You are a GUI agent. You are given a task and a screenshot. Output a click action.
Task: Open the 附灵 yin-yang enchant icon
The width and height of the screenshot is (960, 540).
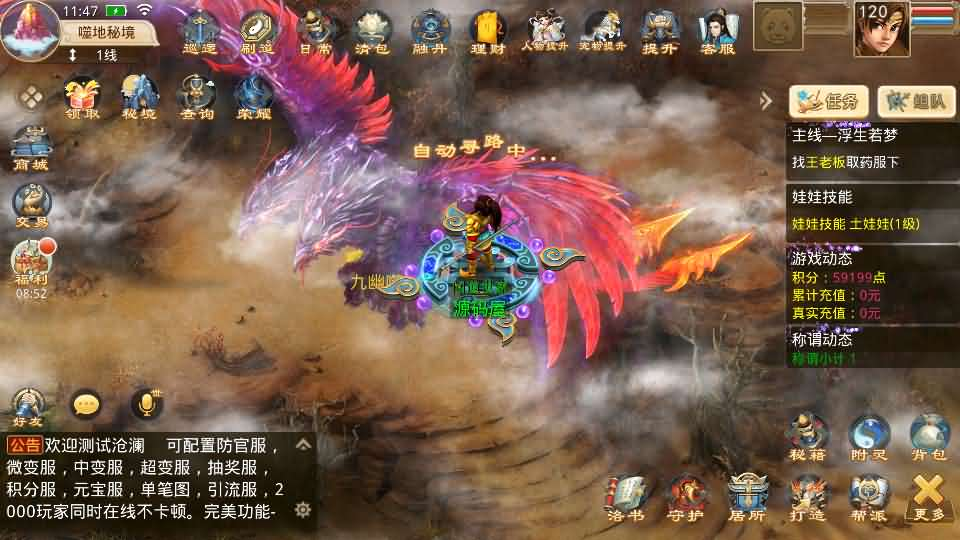coord(869,437)
